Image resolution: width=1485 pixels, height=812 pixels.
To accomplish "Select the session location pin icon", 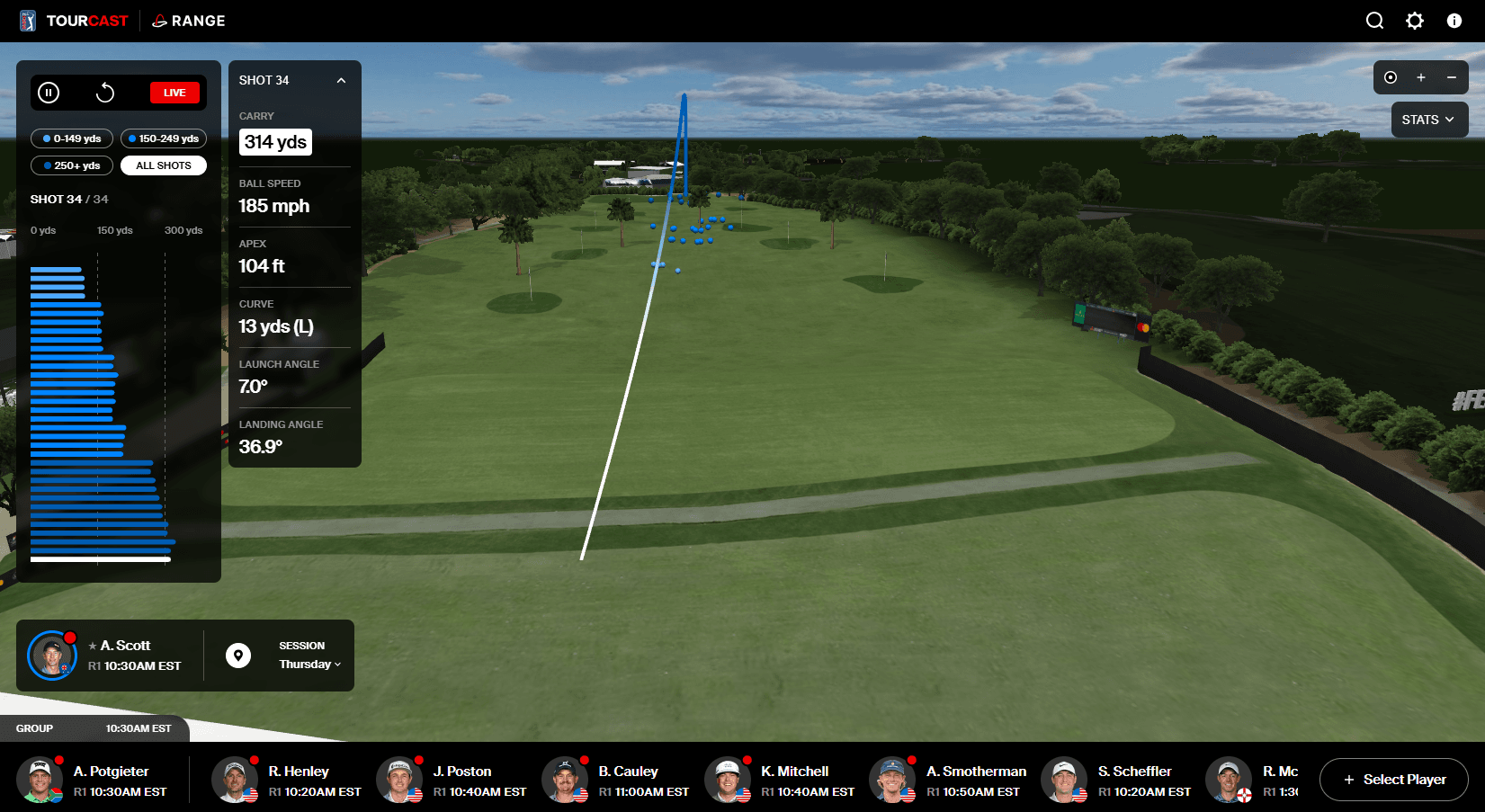I will 237,655.
